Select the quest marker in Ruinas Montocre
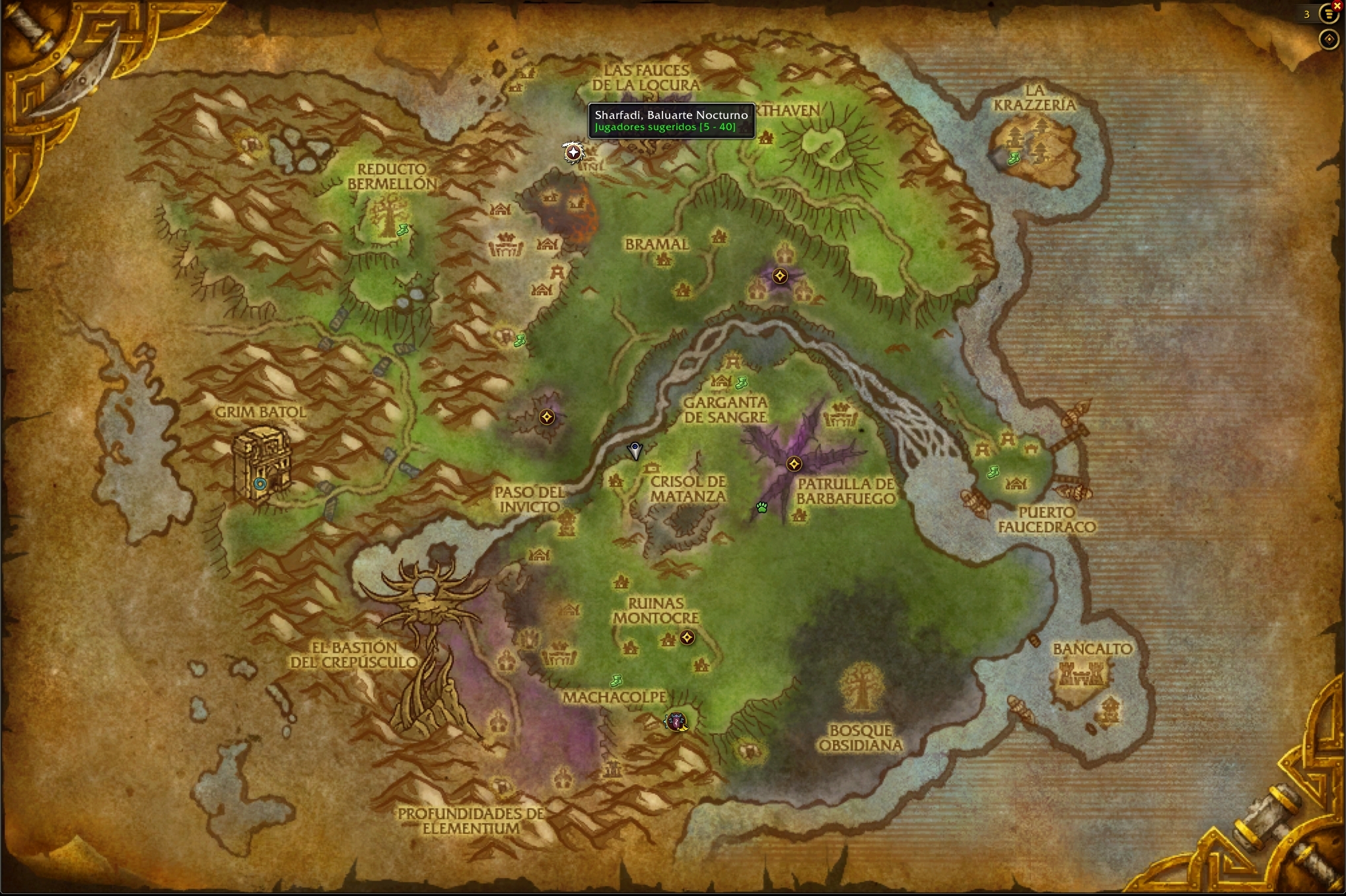Screen dimensions: 1346x896 (x=687, y=637)
